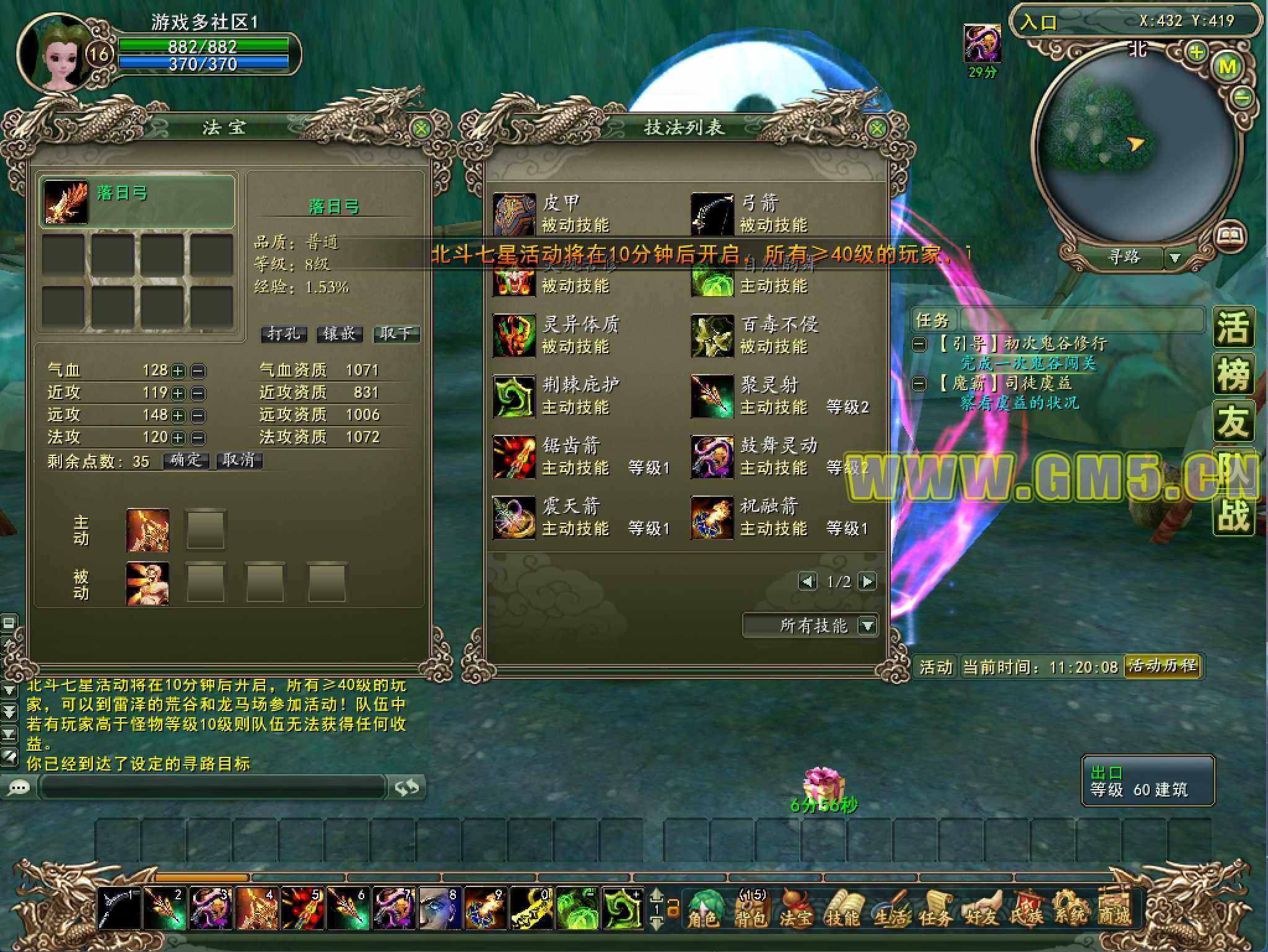1268x952 pixels.
Task: Click the 打孔 button
Action: coord(284,334)
